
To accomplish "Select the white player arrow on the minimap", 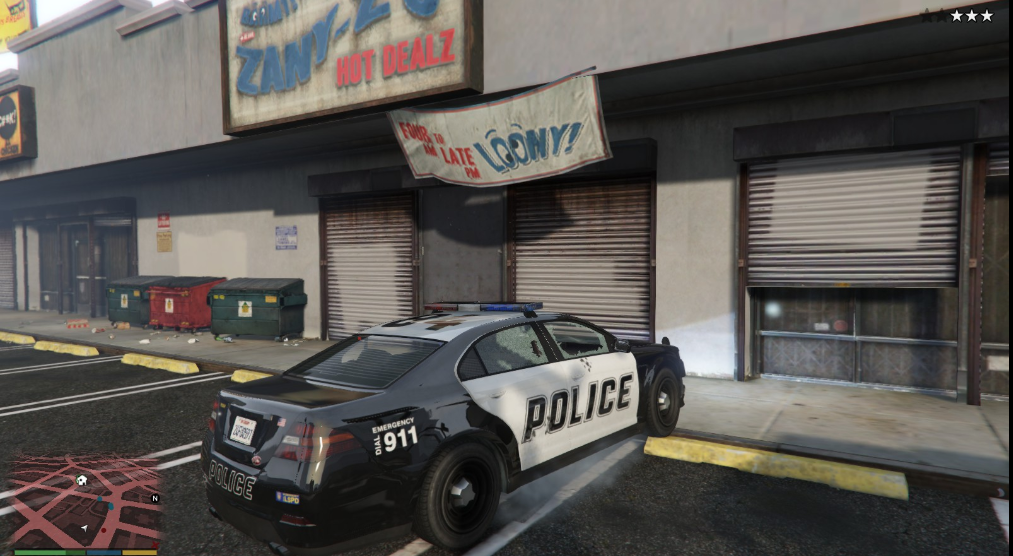I will 85,528.
